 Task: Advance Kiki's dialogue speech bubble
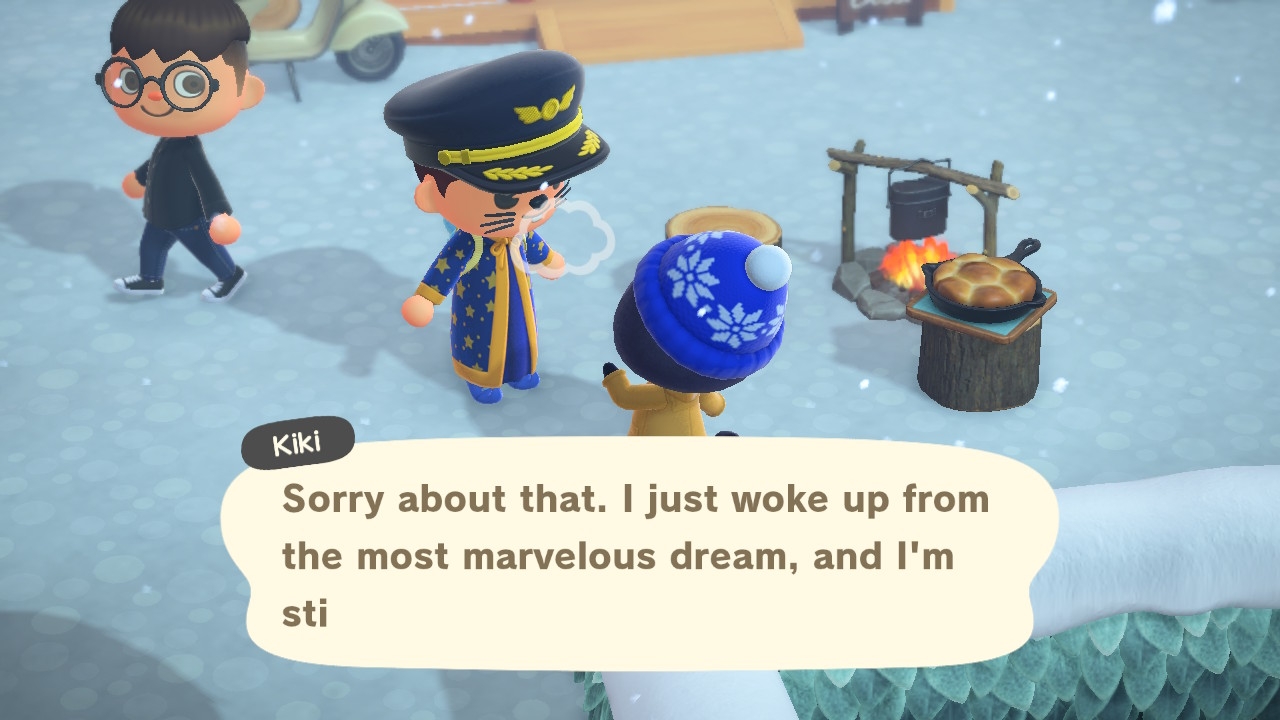638,555
